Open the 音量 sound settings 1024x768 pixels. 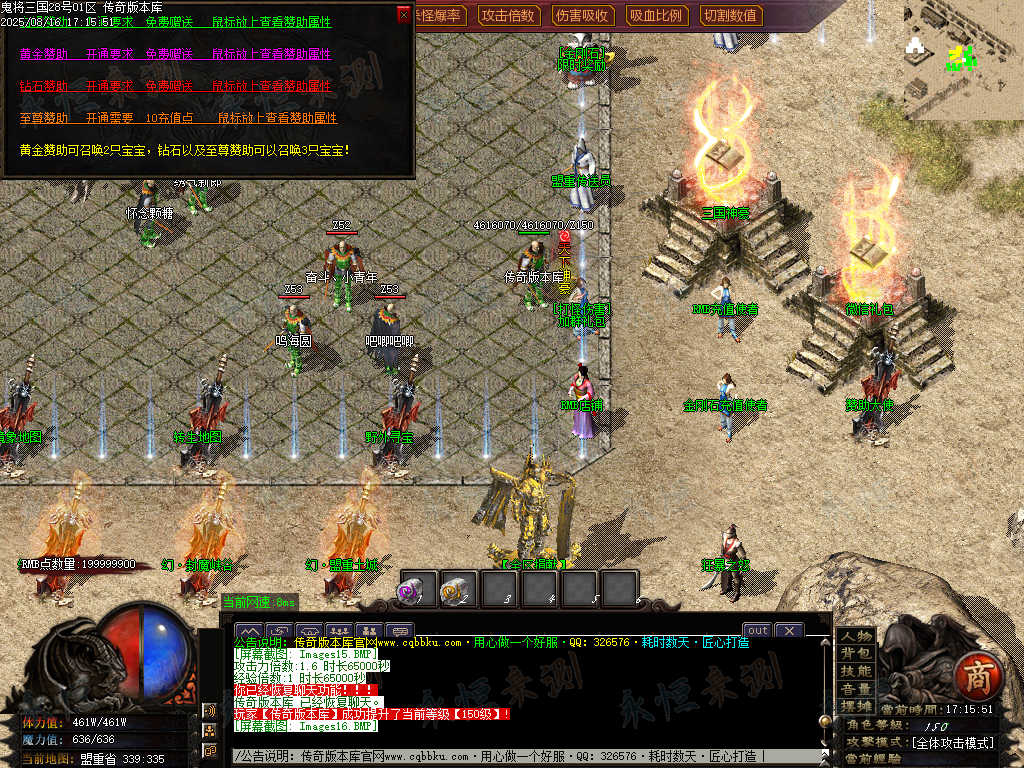[x=856, y=689]
